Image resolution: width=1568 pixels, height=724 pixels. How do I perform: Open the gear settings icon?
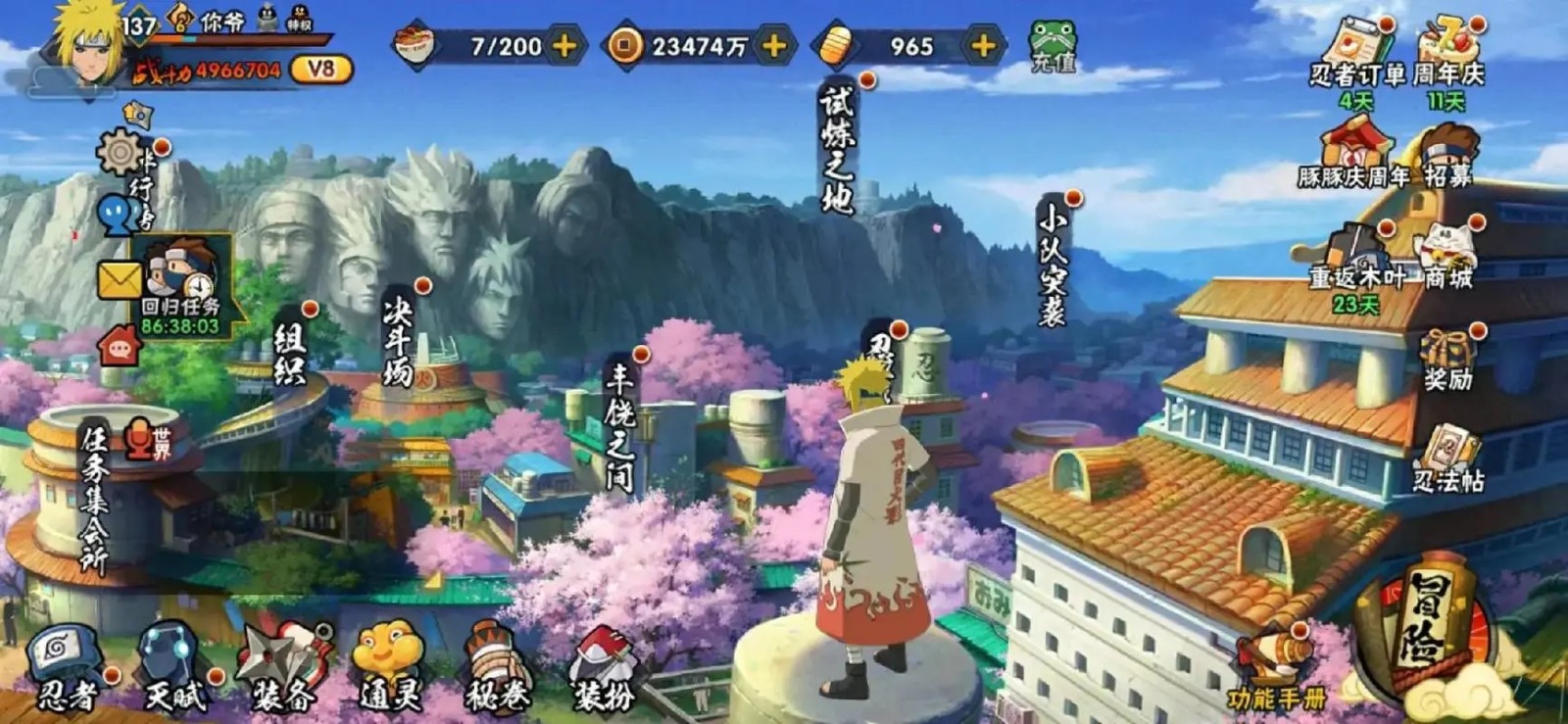[x=122, y=152]
